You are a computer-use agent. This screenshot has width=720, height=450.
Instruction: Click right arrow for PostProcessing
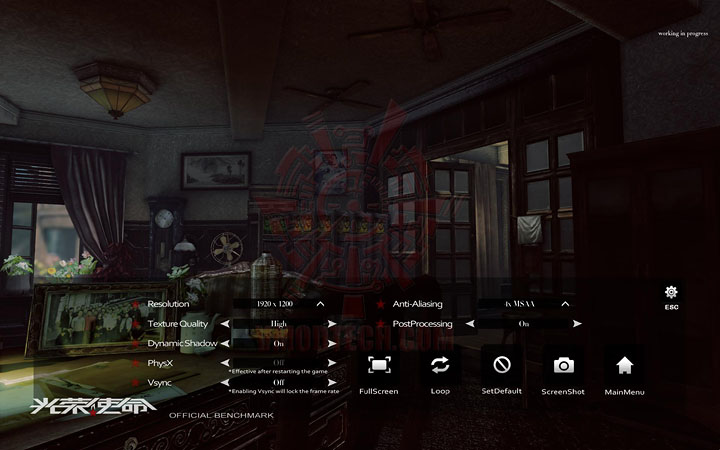[577, 324]
